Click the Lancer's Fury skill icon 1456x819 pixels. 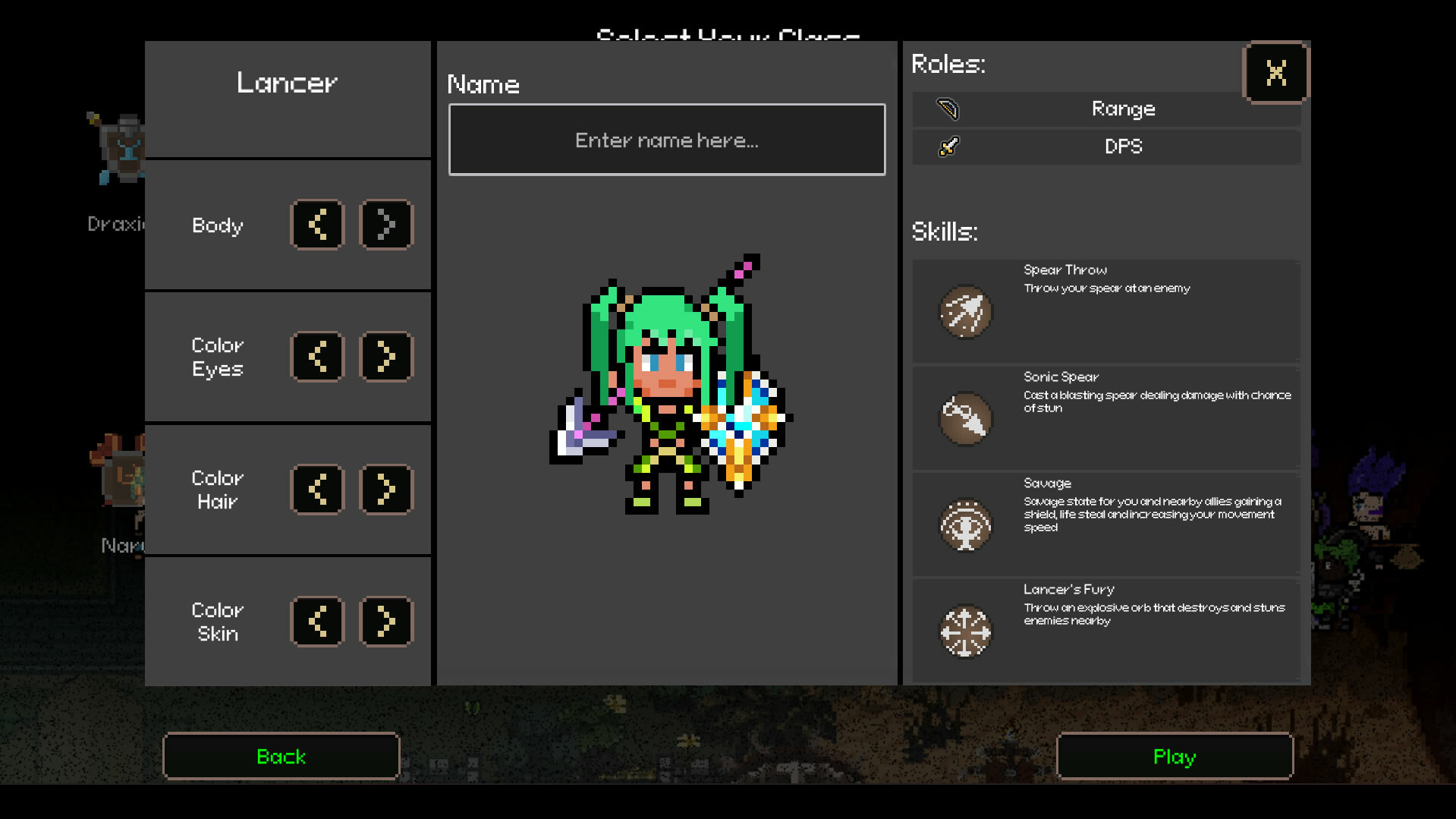[964, 632]
